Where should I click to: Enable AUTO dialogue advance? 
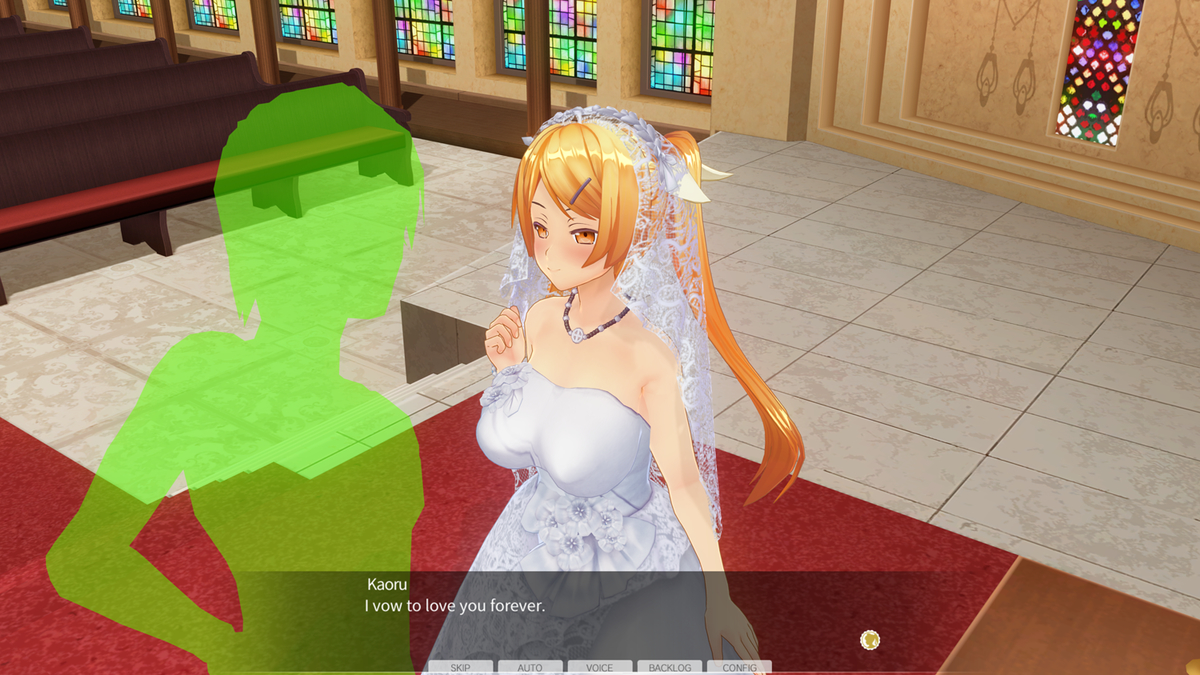tap(530, 667)
